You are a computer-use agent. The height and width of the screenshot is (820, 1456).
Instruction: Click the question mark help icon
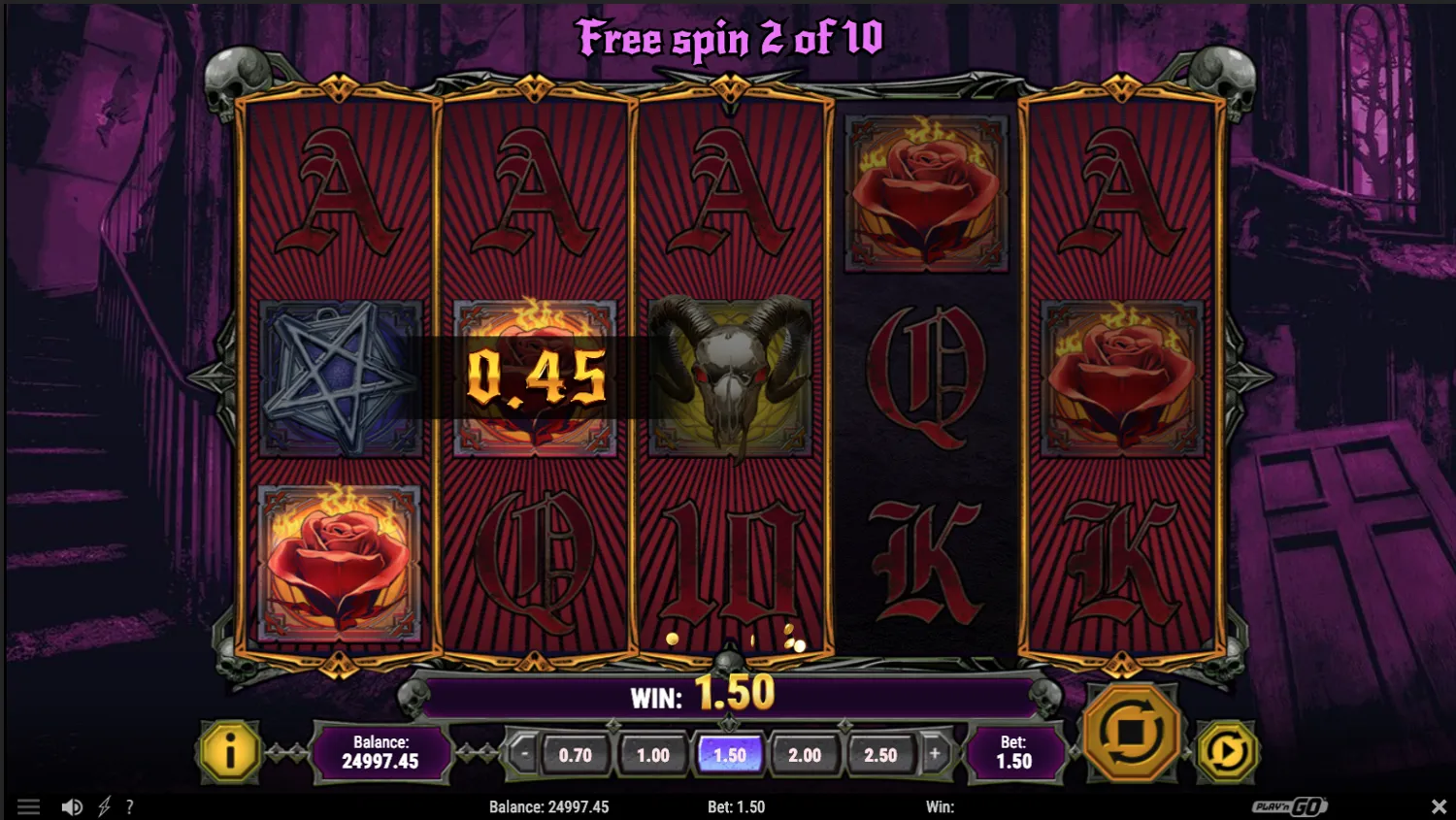(130, 806)
